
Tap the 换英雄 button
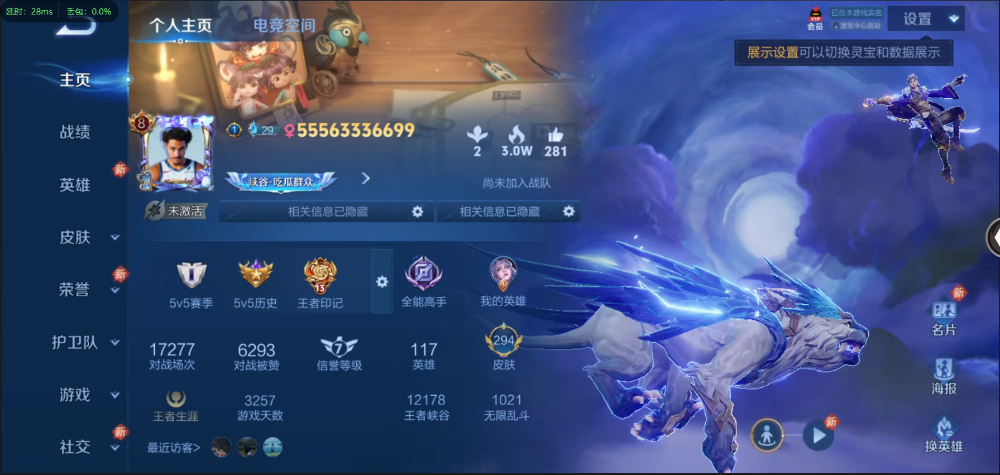pyautogui.click(x=944, y=435)
